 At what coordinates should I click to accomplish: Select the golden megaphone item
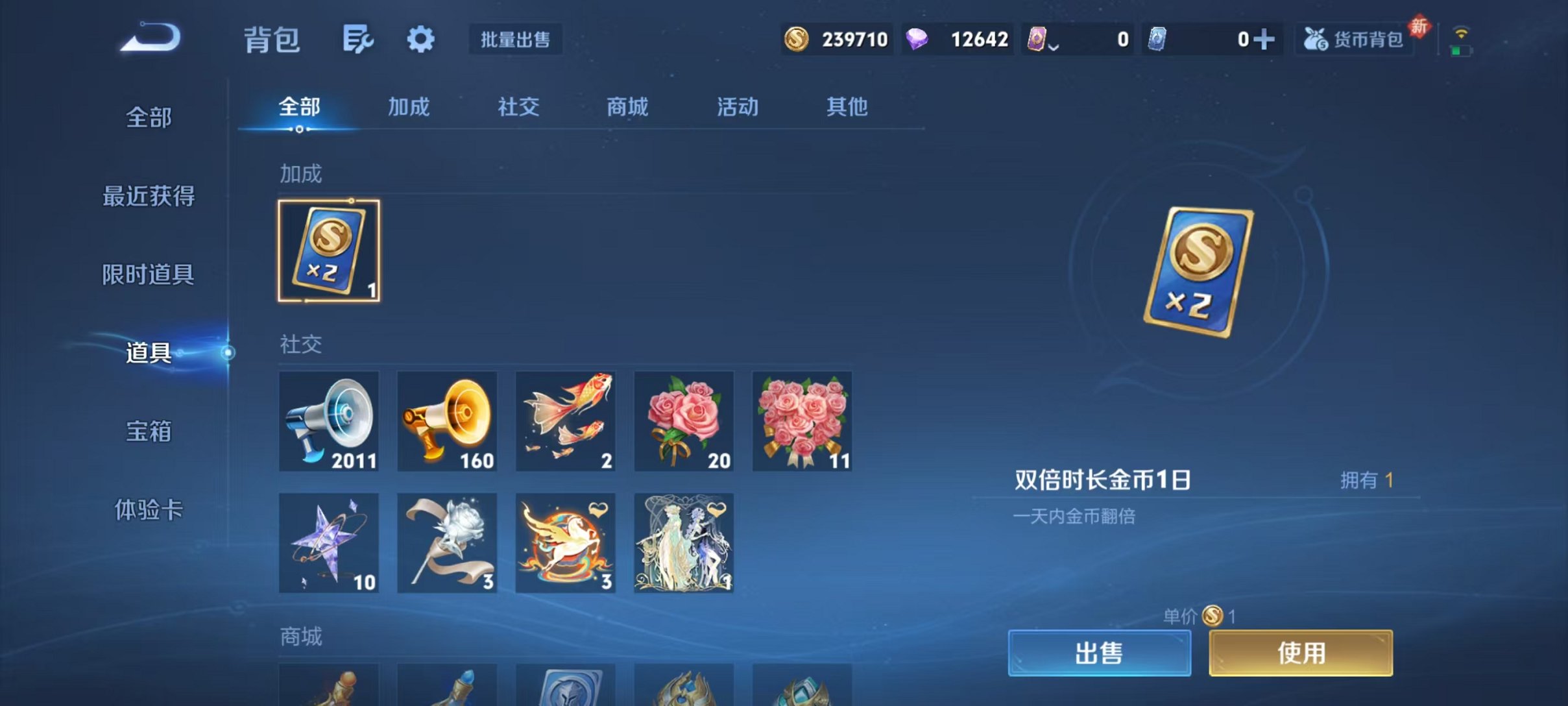pyautogui.click(x=447, y=420)
